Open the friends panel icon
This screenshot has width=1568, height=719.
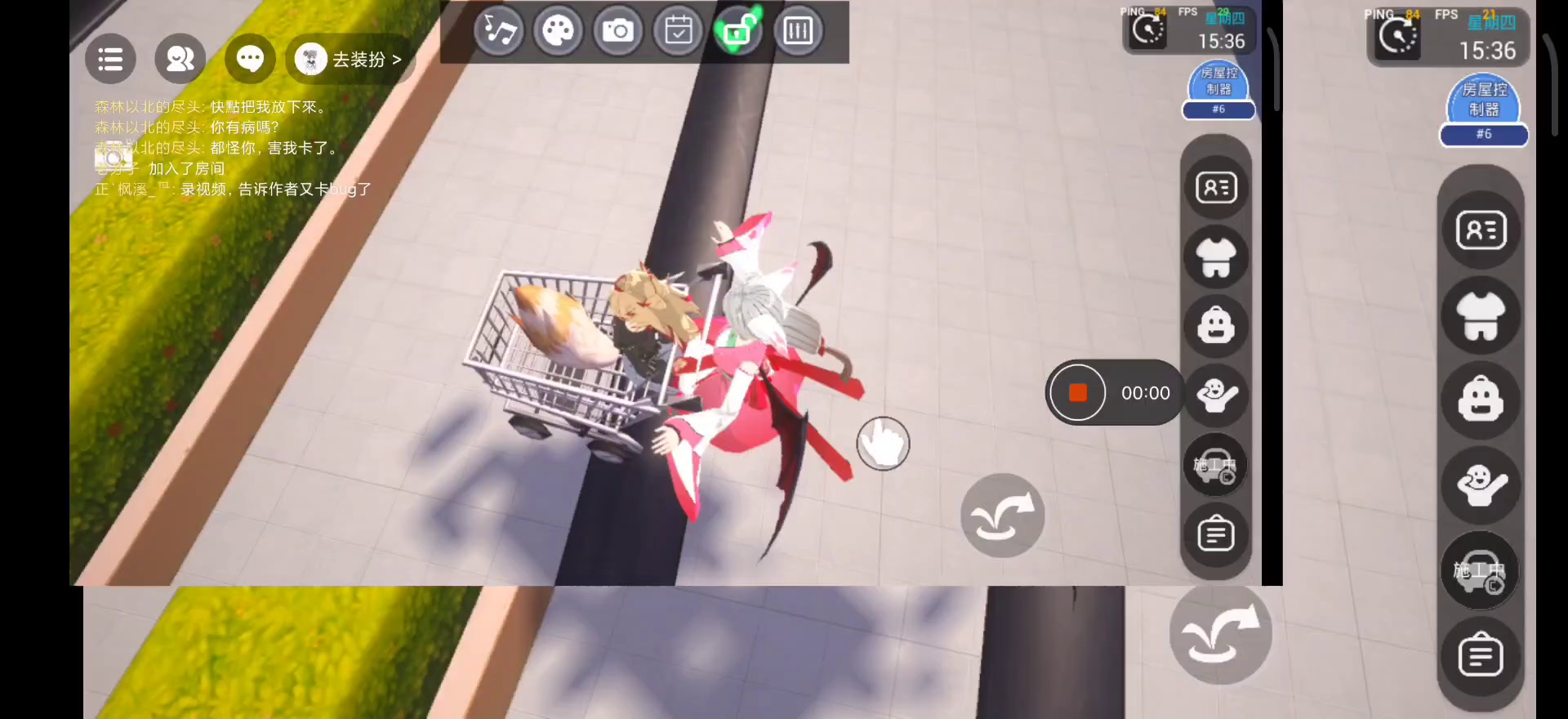pos(180,59)
